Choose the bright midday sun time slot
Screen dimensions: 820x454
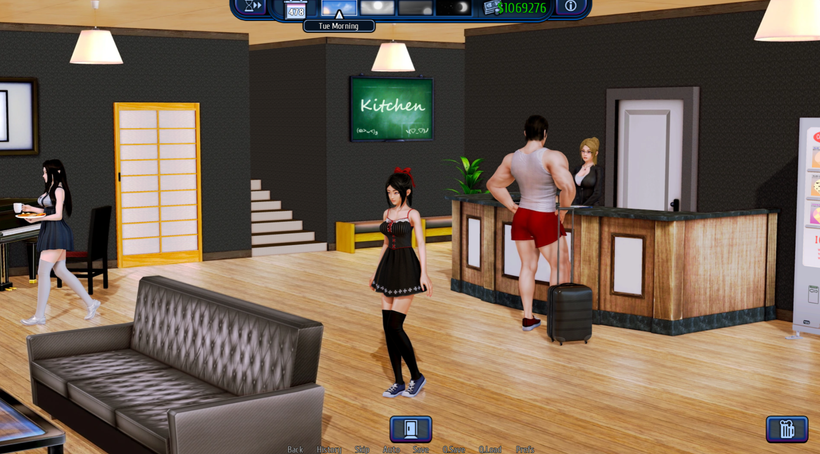coord(377,7)
